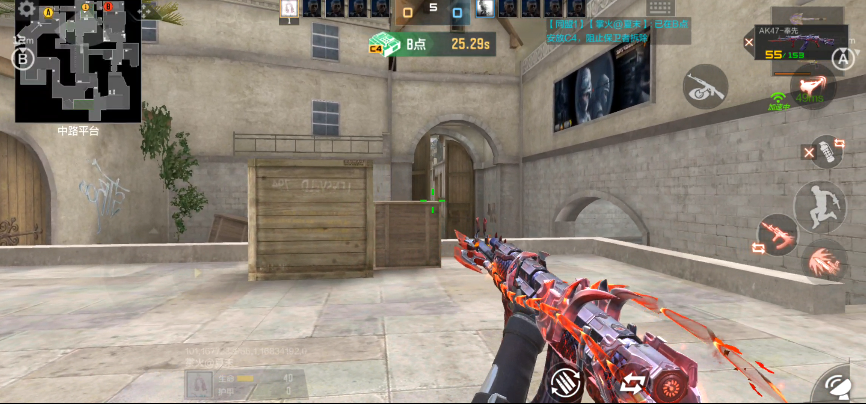The height and width of the screenshot is (404, 866).
Task: Tap the swap arrows button
Action: (632, 382)
